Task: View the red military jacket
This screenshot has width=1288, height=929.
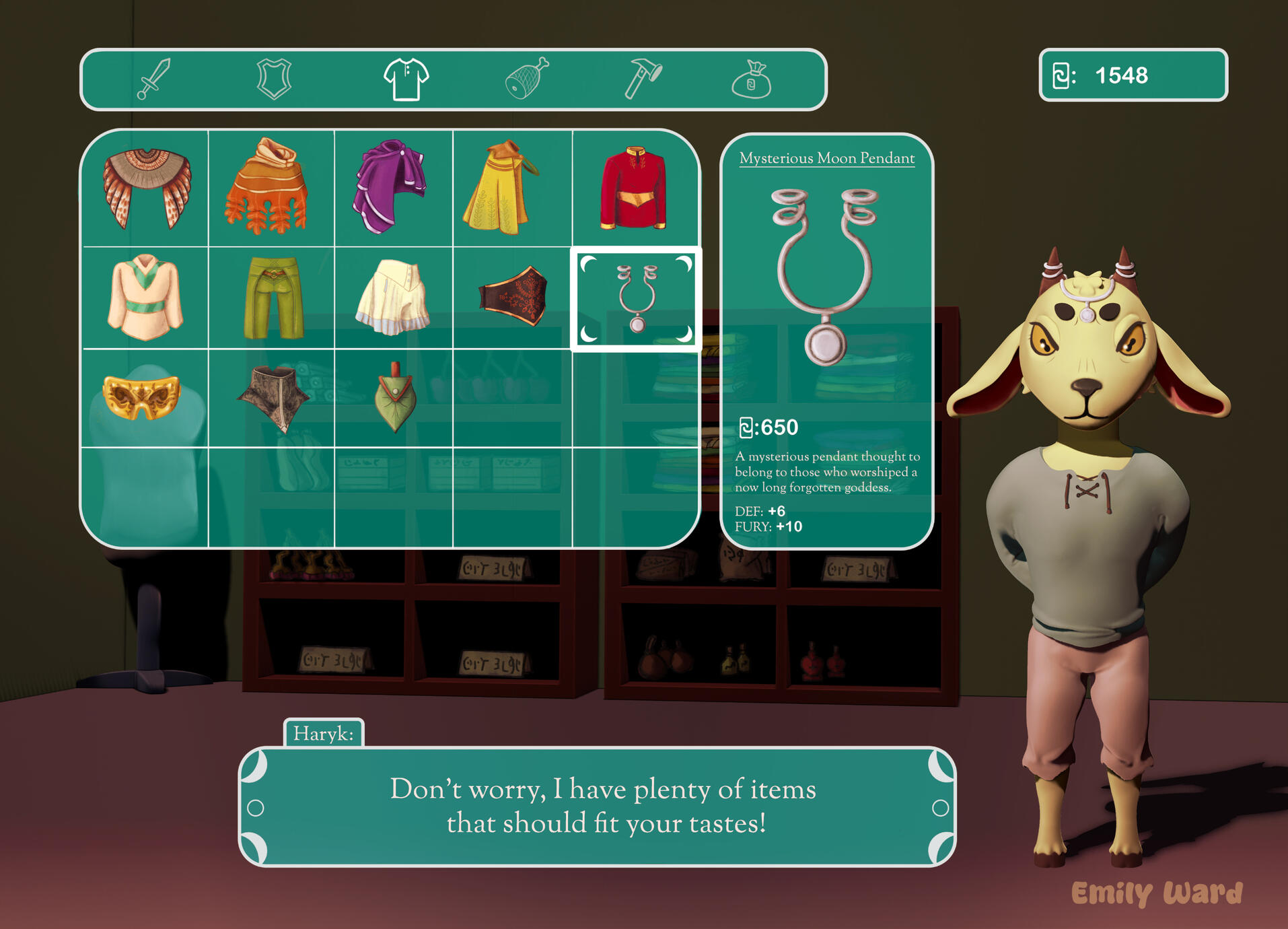Action: click(635, 185)
